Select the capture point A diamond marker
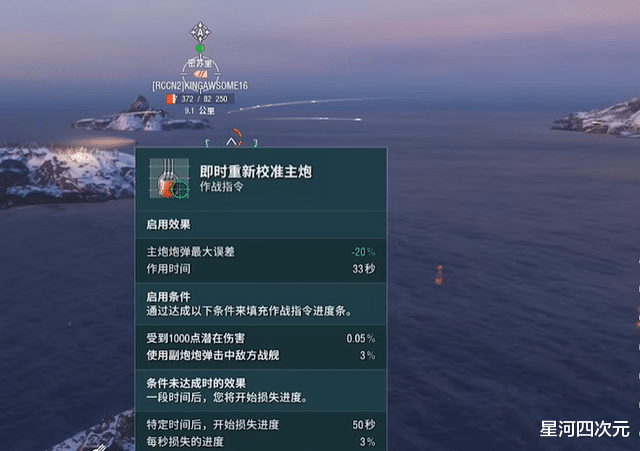The width and height of the screenshot is (640, 451). point(200,30)
